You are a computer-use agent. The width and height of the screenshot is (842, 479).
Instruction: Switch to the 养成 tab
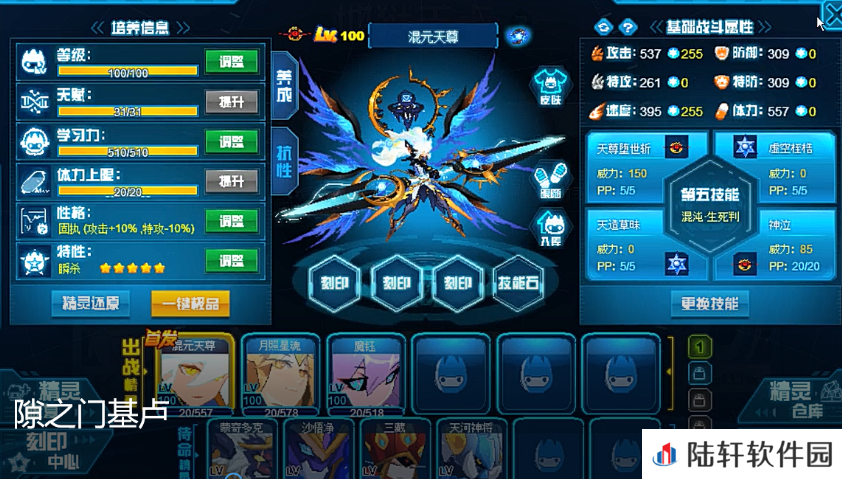[x=284, y=84]
